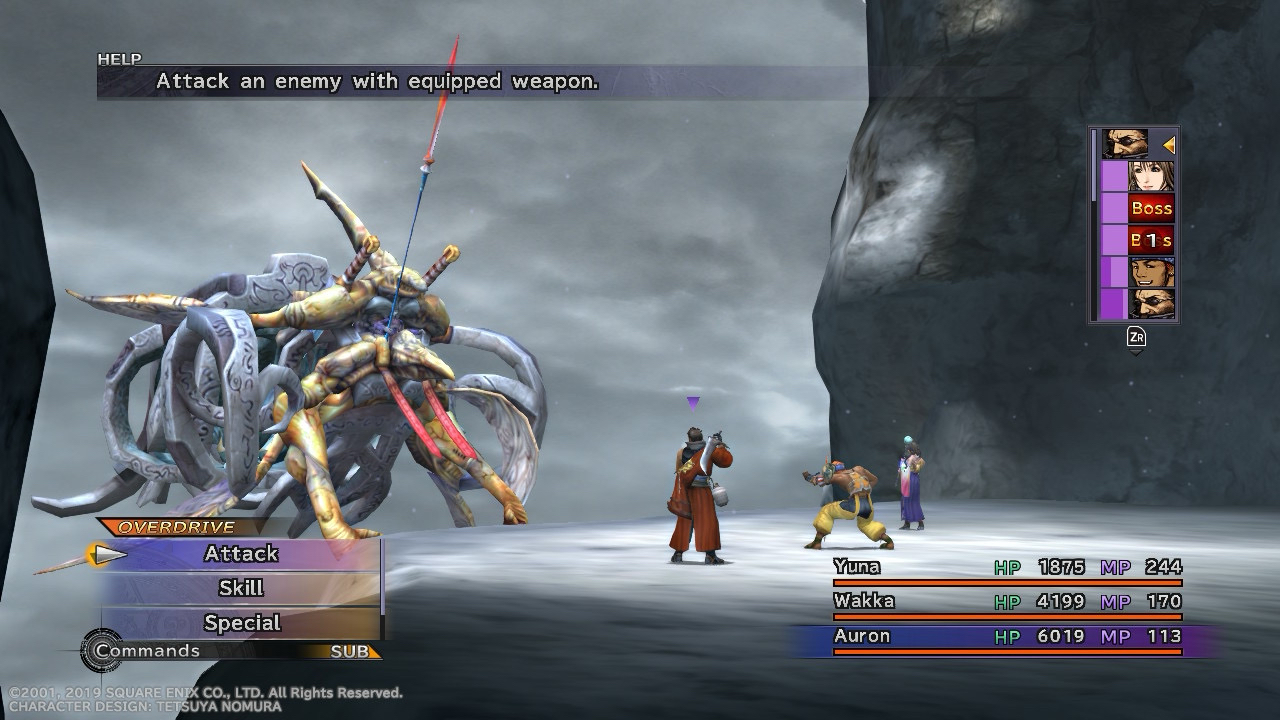The height and width of the screenshot is (720, 1280).
Task: Click Auron's active-turn portrait beside the arrow
Action: [1125, 145]
